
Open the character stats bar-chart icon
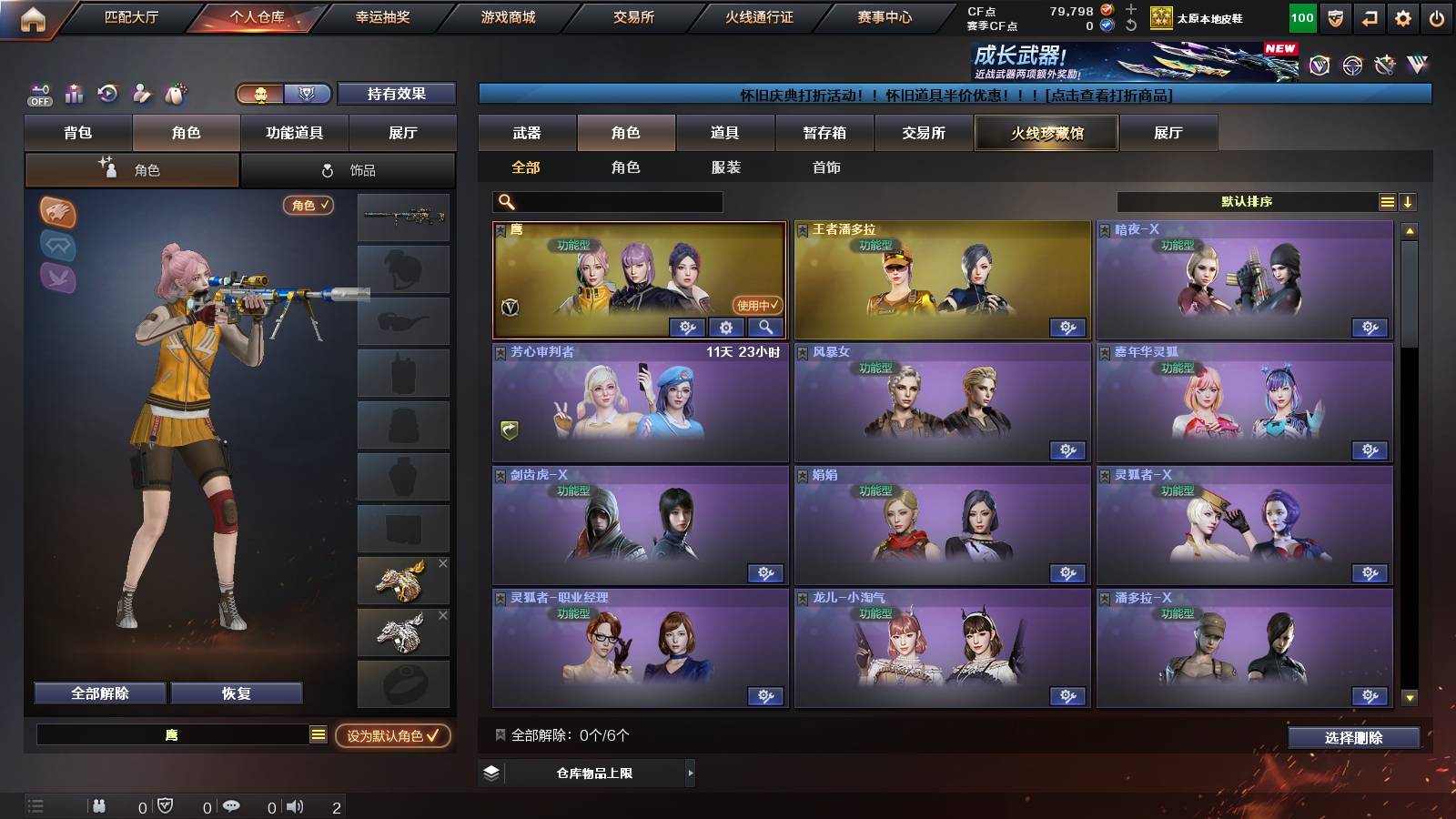coord(72,94)
